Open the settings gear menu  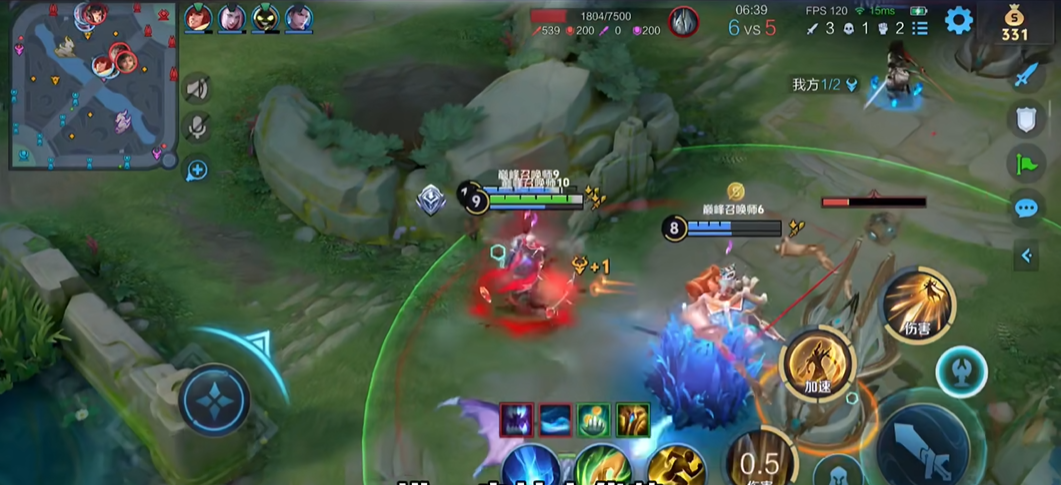pos(958,20)
